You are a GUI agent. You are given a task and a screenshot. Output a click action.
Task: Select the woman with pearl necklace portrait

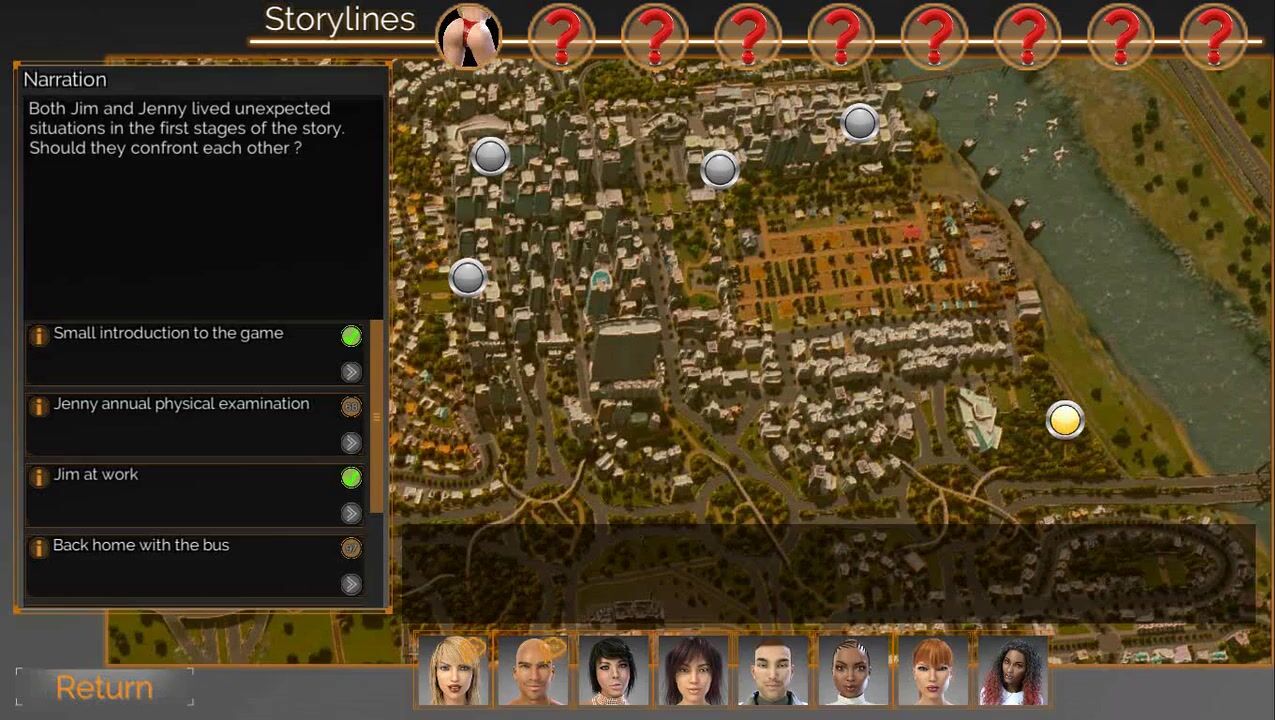click(613, 670)
